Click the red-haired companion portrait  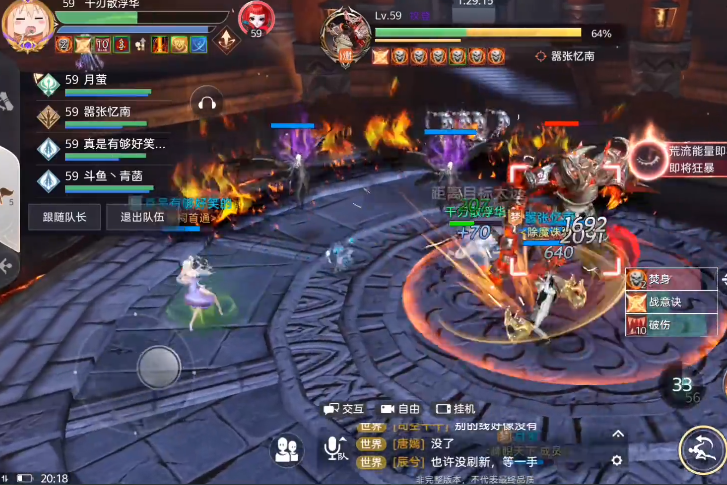254,18
